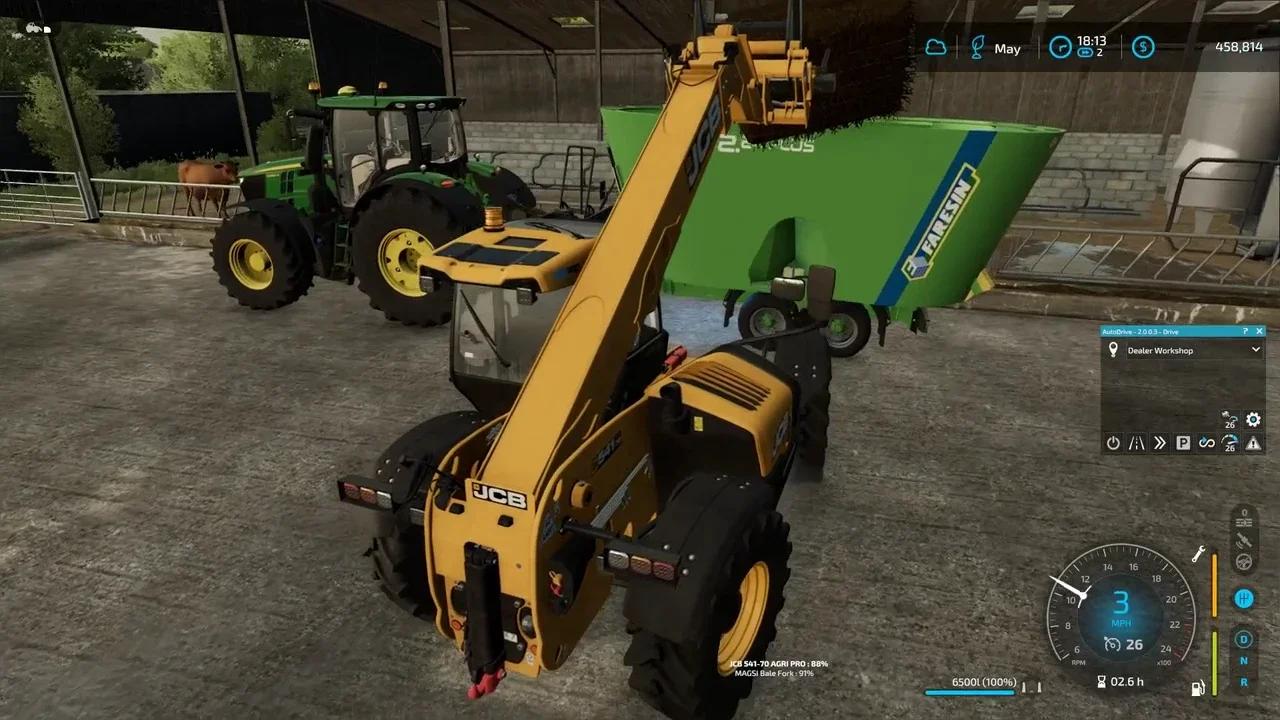Open AutoDrive help via question mark
The width and height of the screenshot is (1280, 720).
coord(1245,332)
